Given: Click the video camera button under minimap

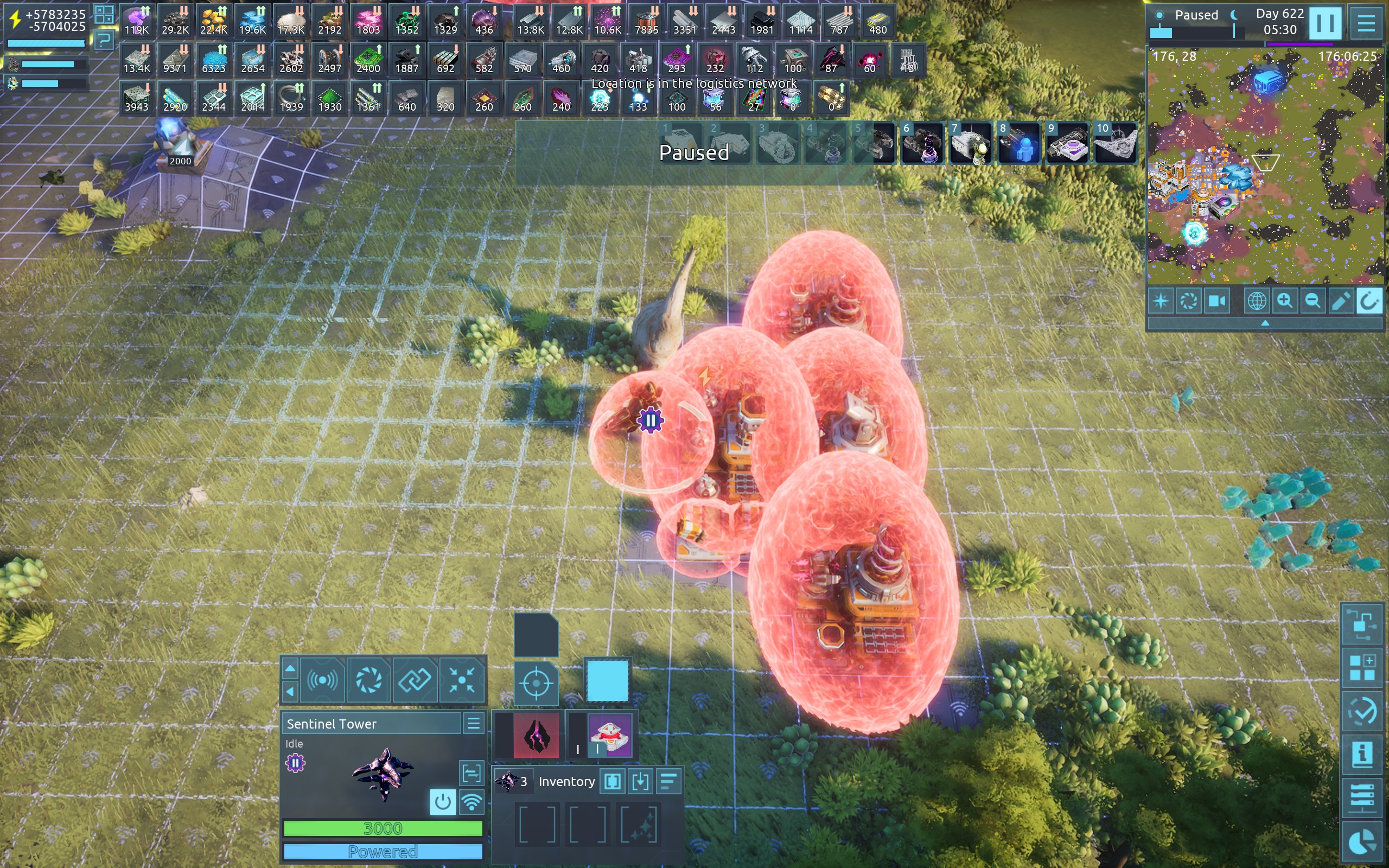Looking at the screenshot, I should 1216,301.
